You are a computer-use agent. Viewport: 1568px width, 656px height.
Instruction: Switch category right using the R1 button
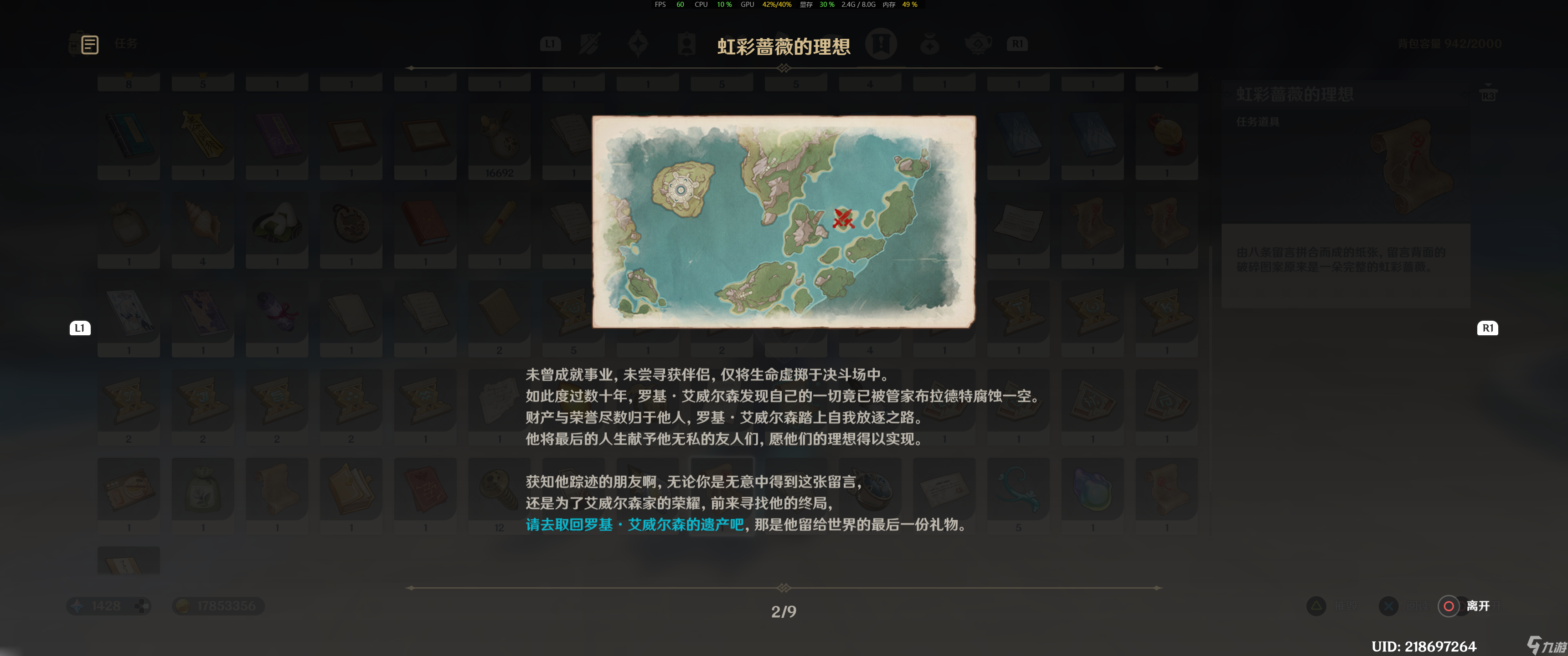pyautogui.click(x=1488, y=328)
